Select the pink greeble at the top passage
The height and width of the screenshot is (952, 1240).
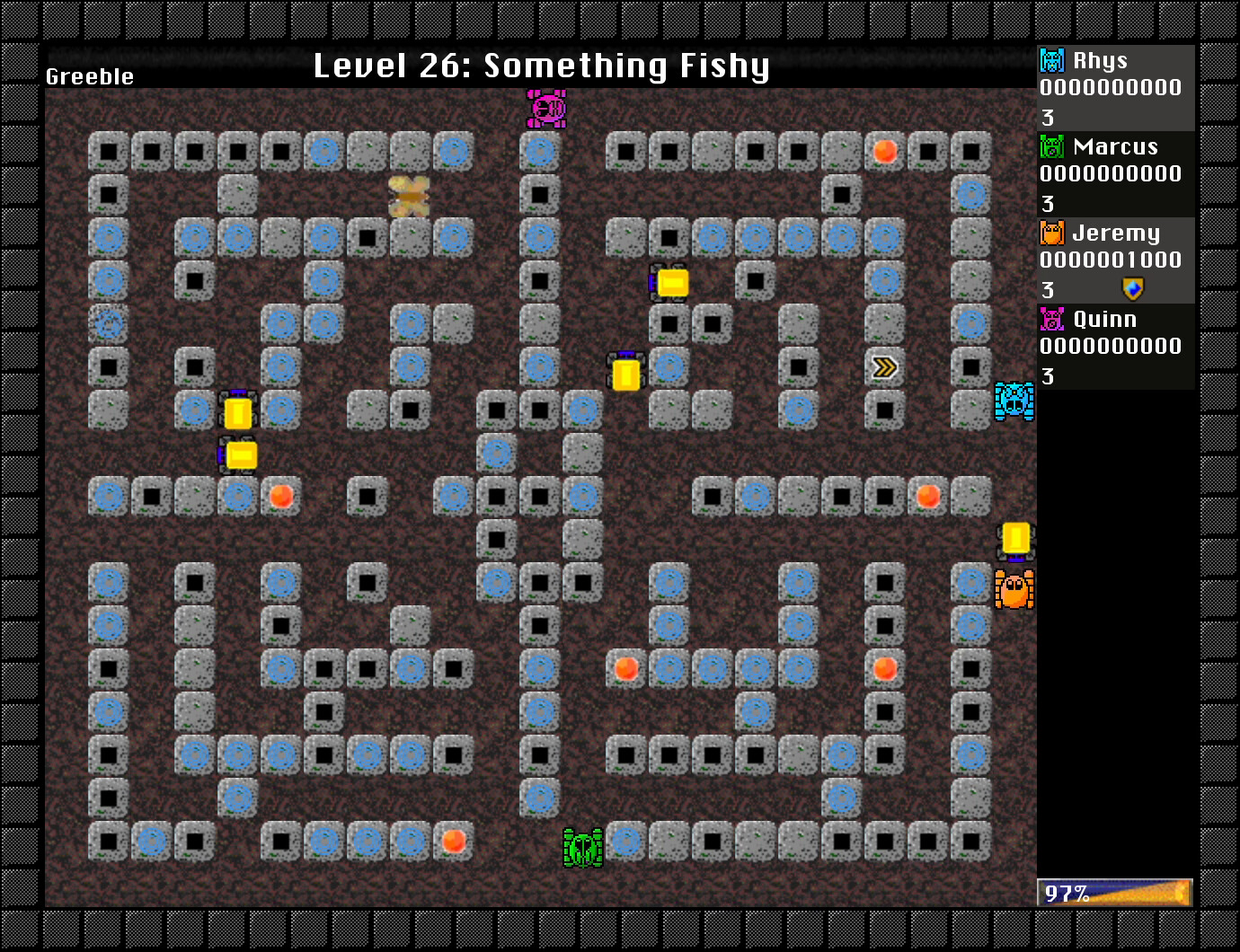point(546,110)
